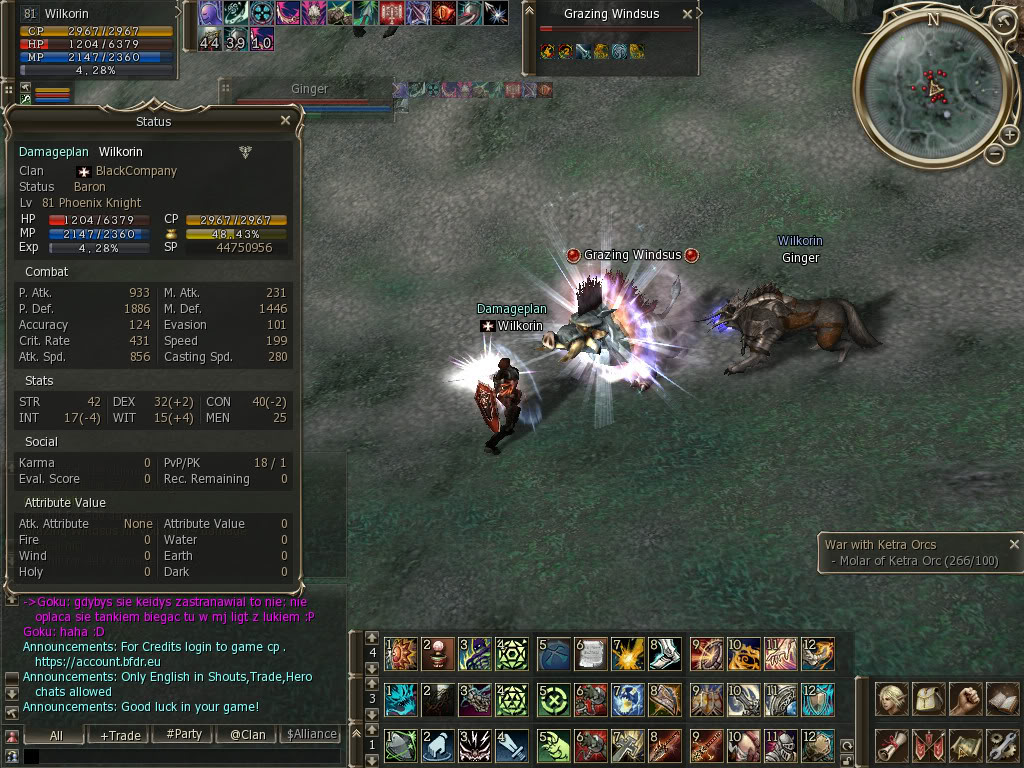Select the $Alliance chat tab
1024x768 pixels.
click(311, 734)
